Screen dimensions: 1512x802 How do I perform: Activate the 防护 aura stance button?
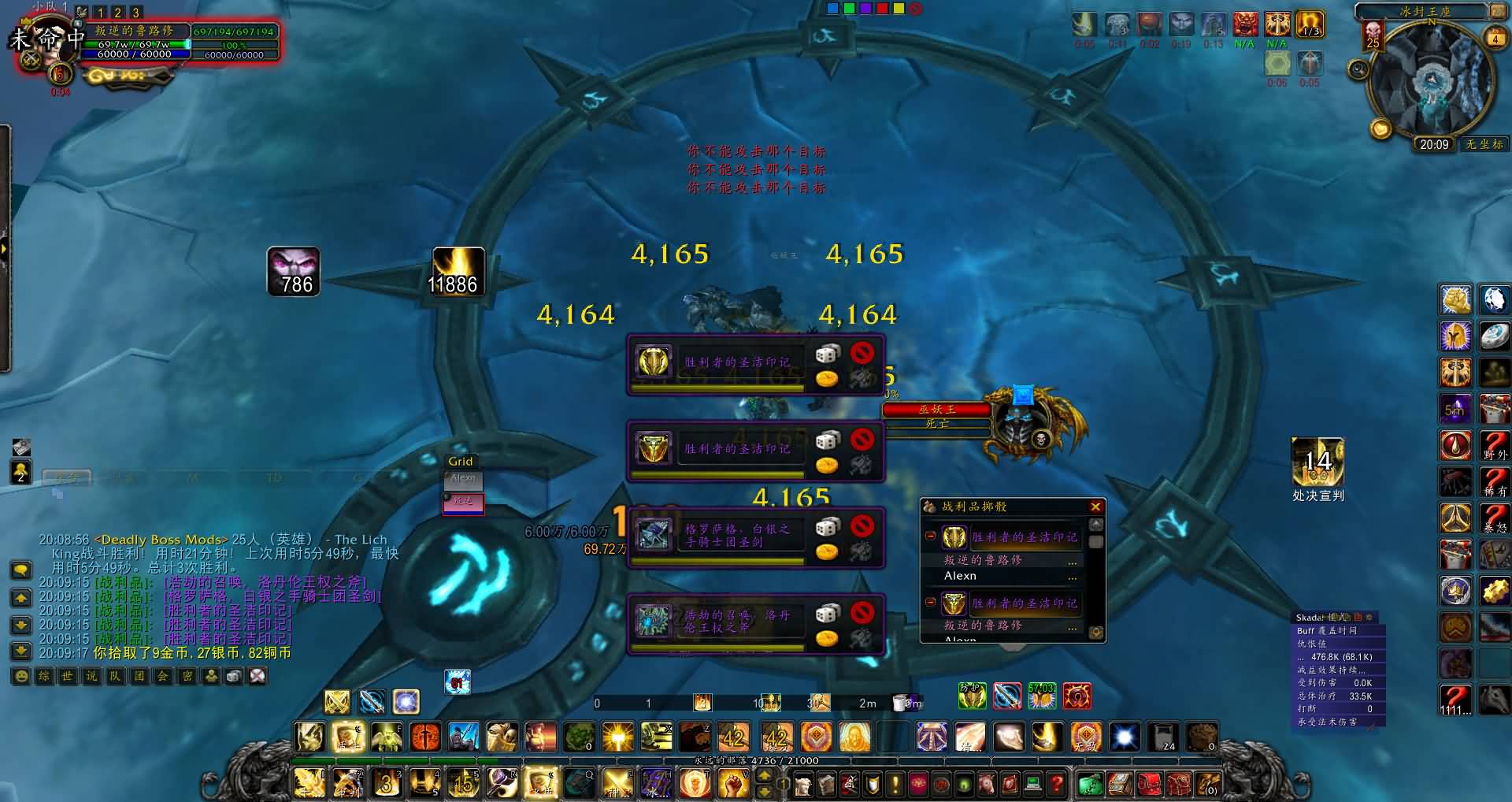pyautogui.click(x=972, y=695)
